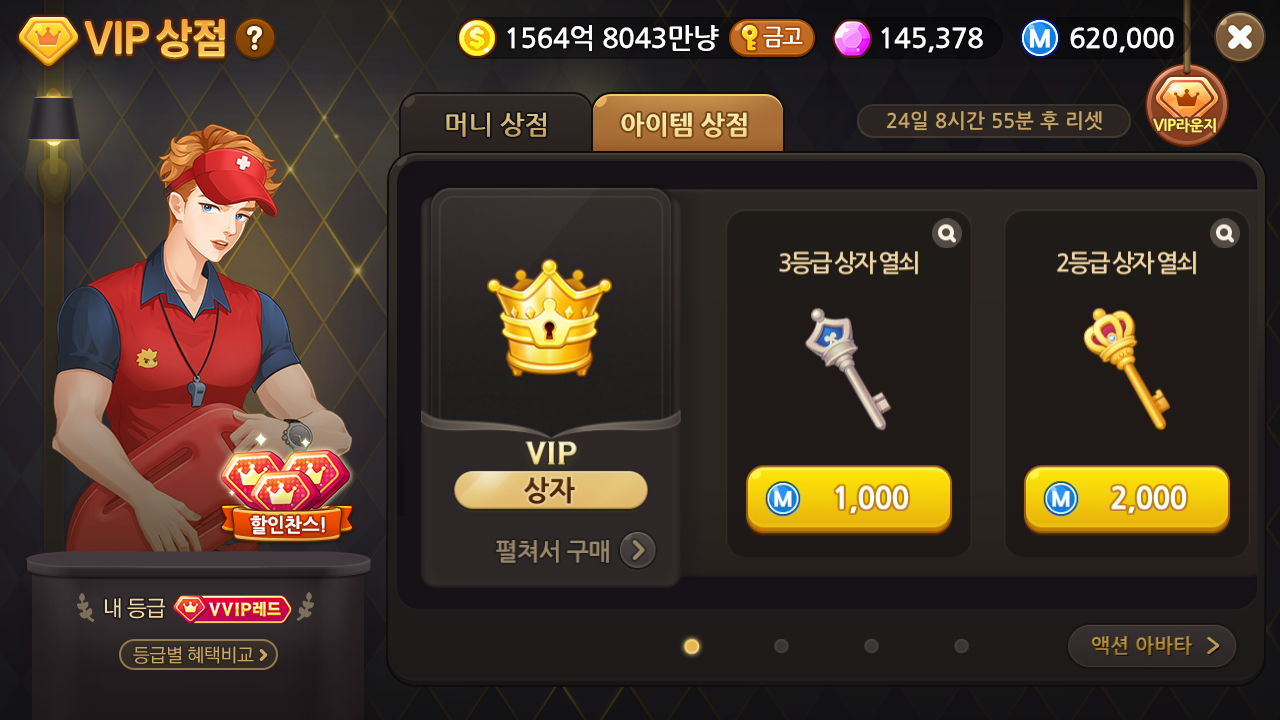Open 액션 아바타 with the chevron arrow
The image size is (1280, 720).
pos(1151,646)
